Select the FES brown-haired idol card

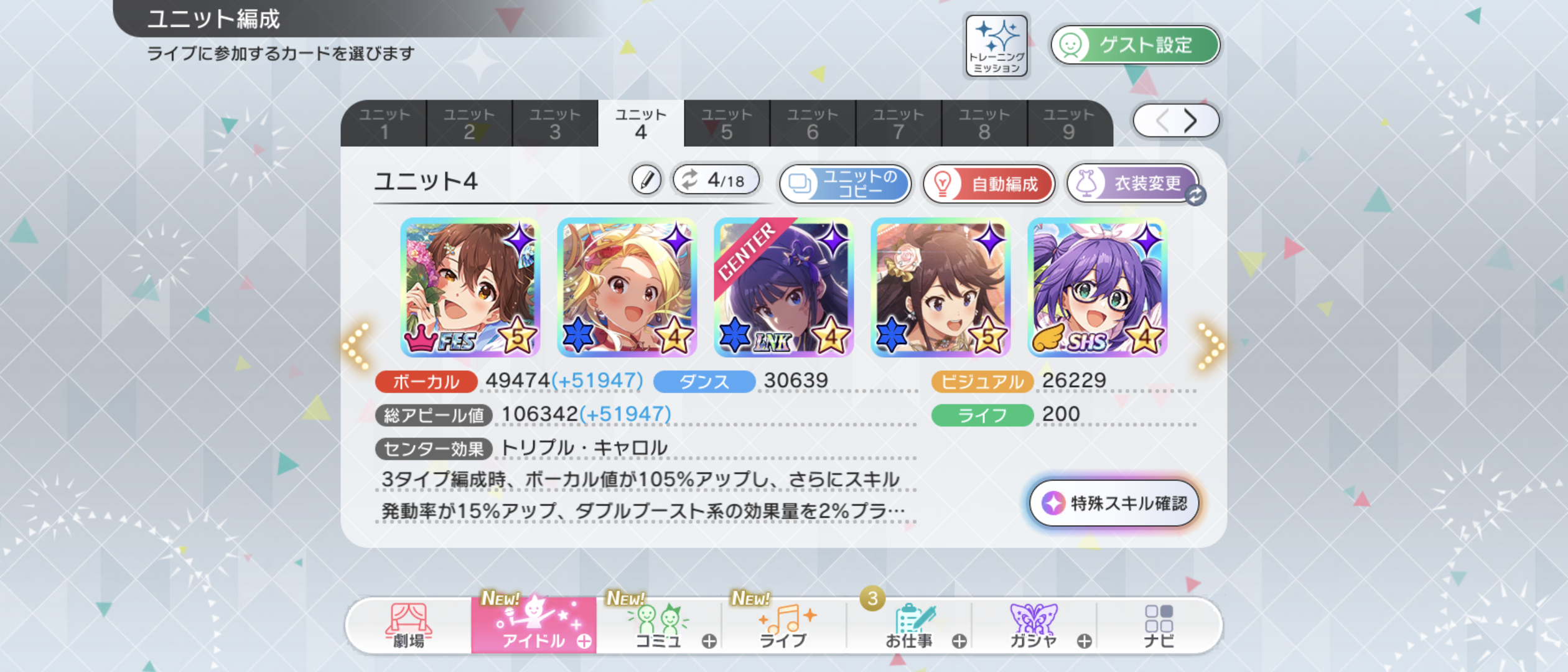tap(470, 287)
